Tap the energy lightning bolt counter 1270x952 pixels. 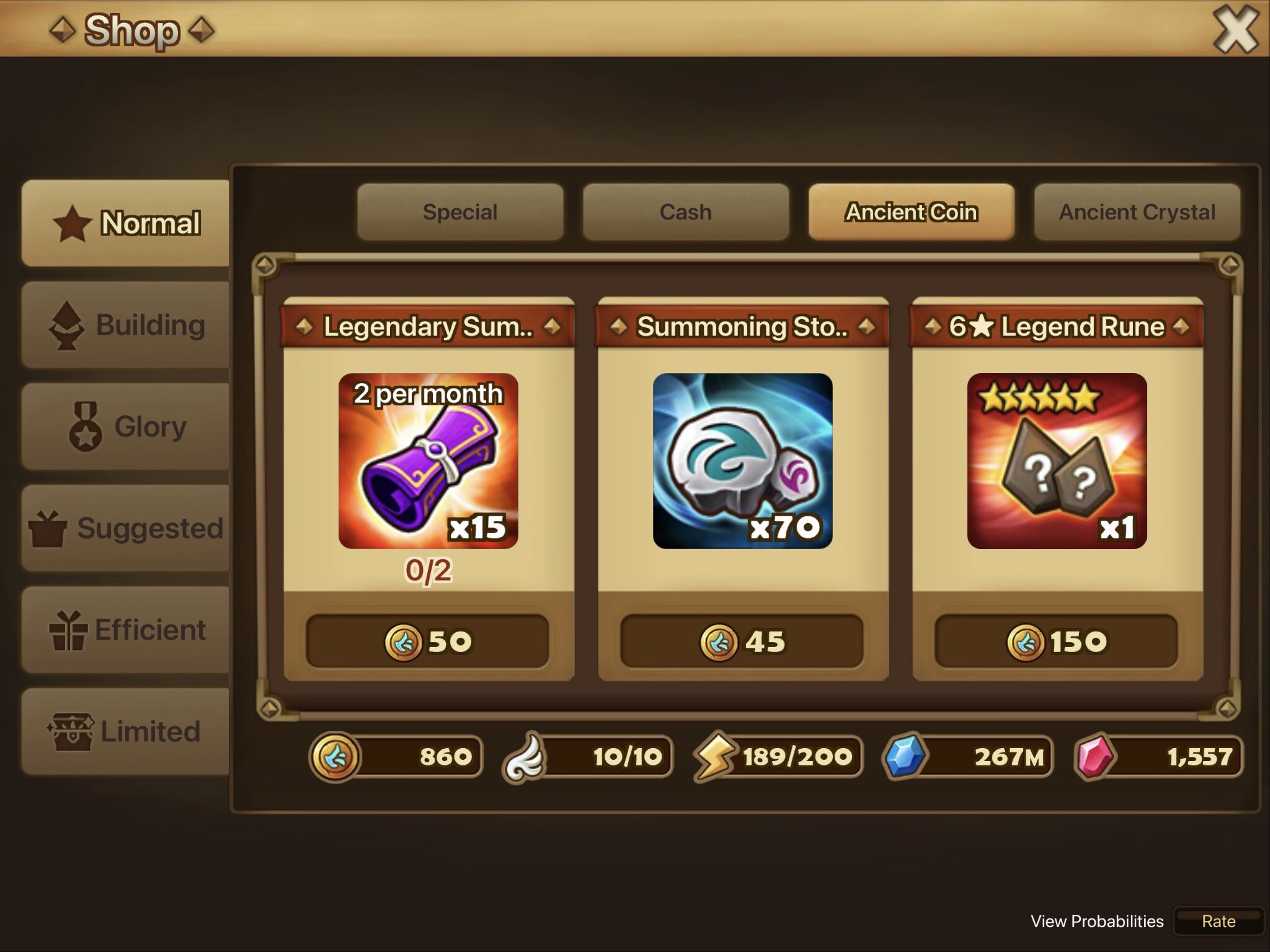tap(778, 756)
